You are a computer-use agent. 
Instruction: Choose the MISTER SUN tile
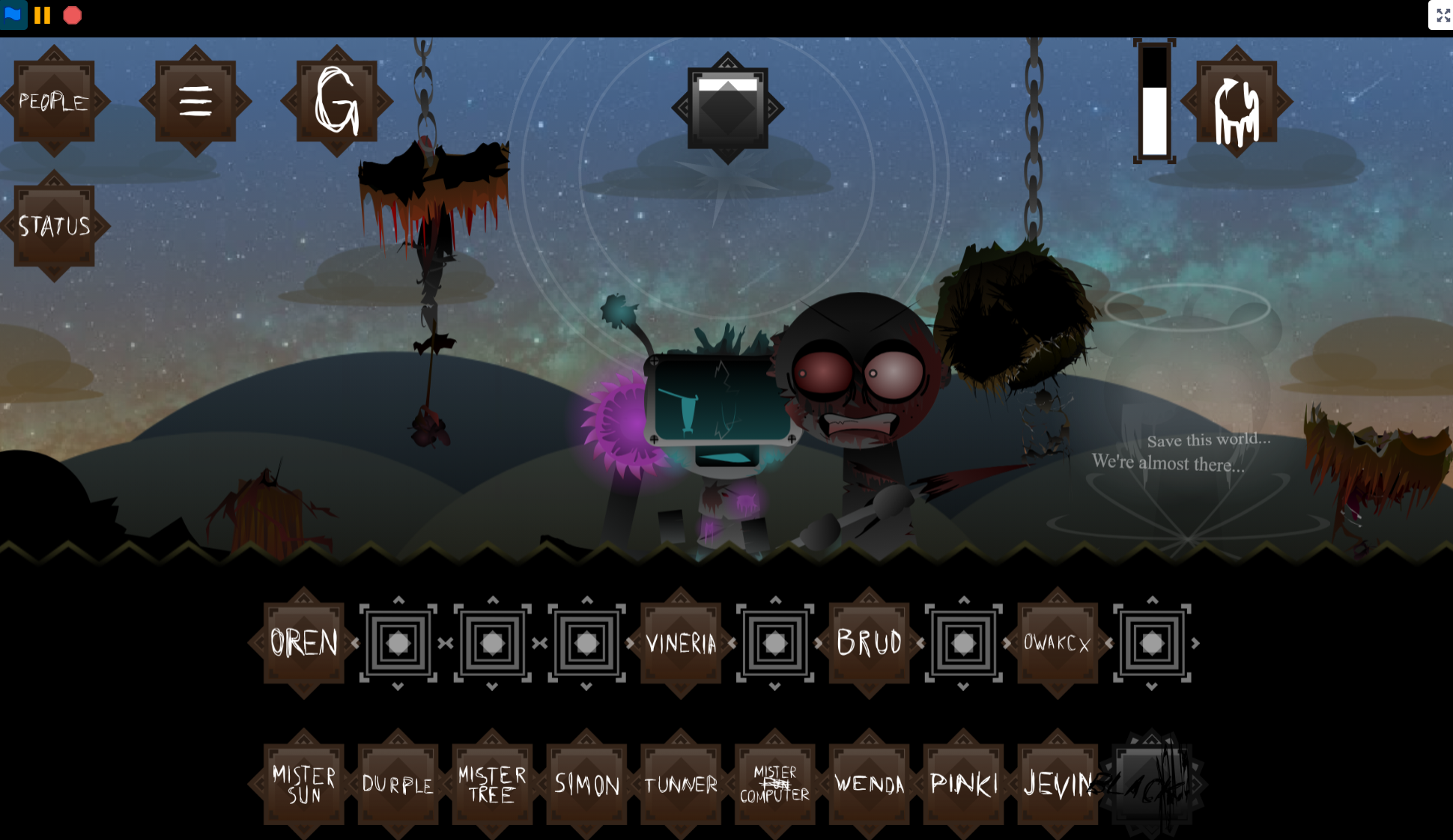tap(304, 784)
